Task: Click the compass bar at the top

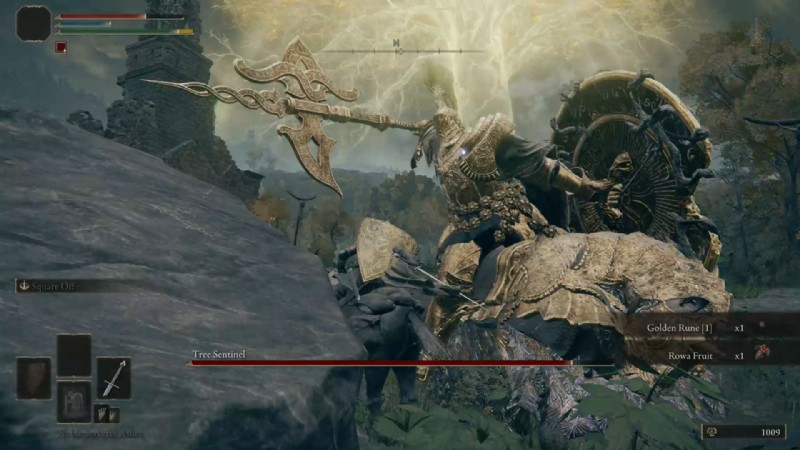Action: 398,48
